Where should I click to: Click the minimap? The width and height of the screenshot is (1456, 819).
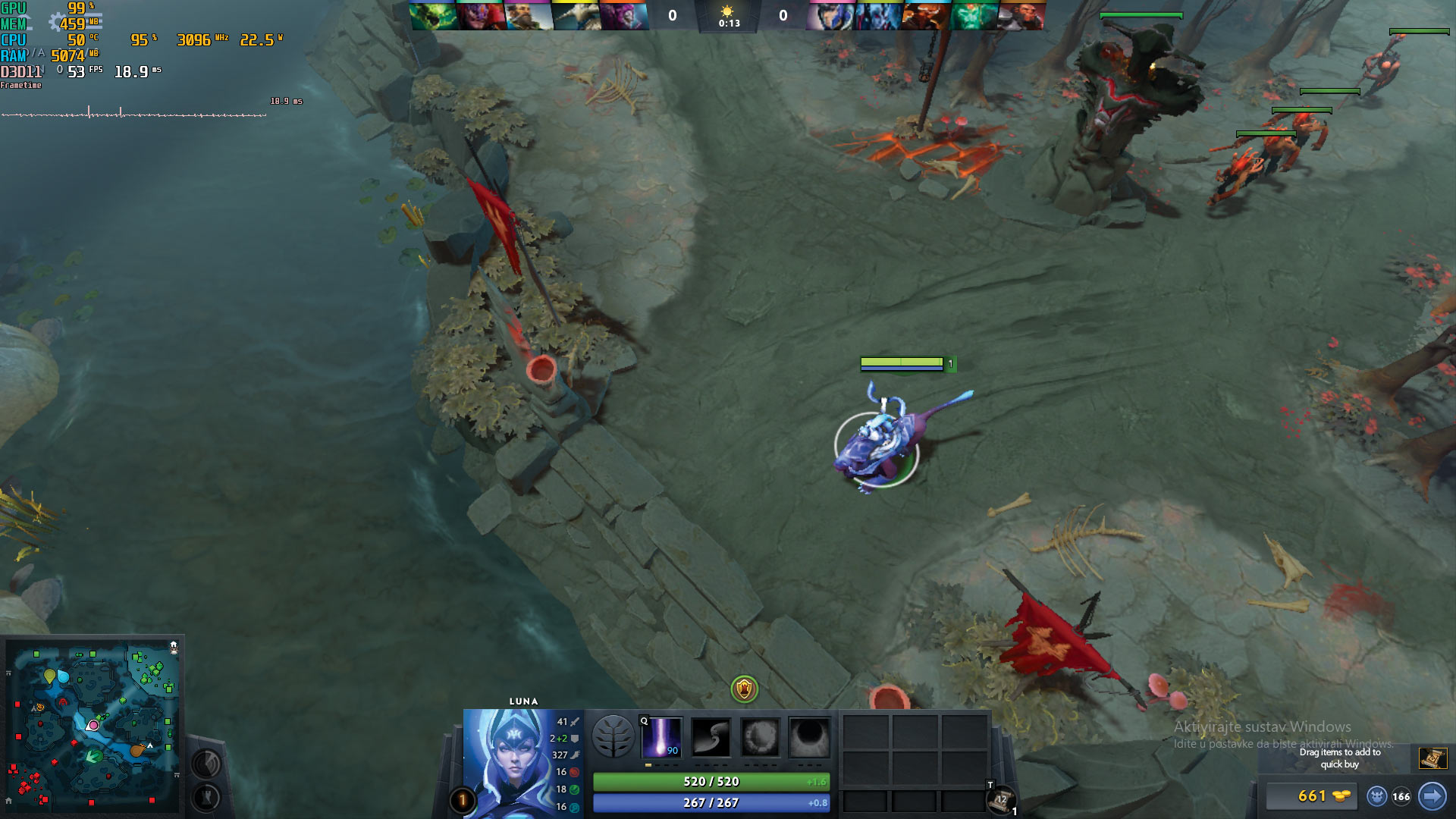93,726
